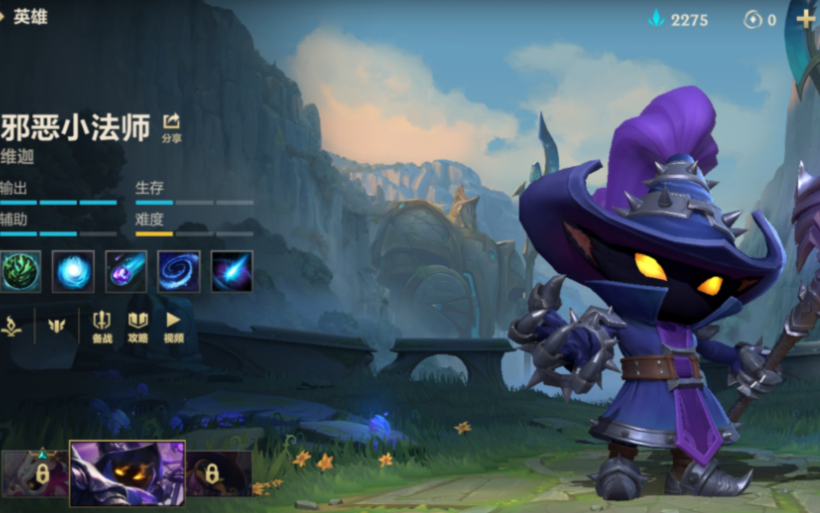
Task: Select the blue energy burst ultimate icon
Action: (x=232, y=271)
